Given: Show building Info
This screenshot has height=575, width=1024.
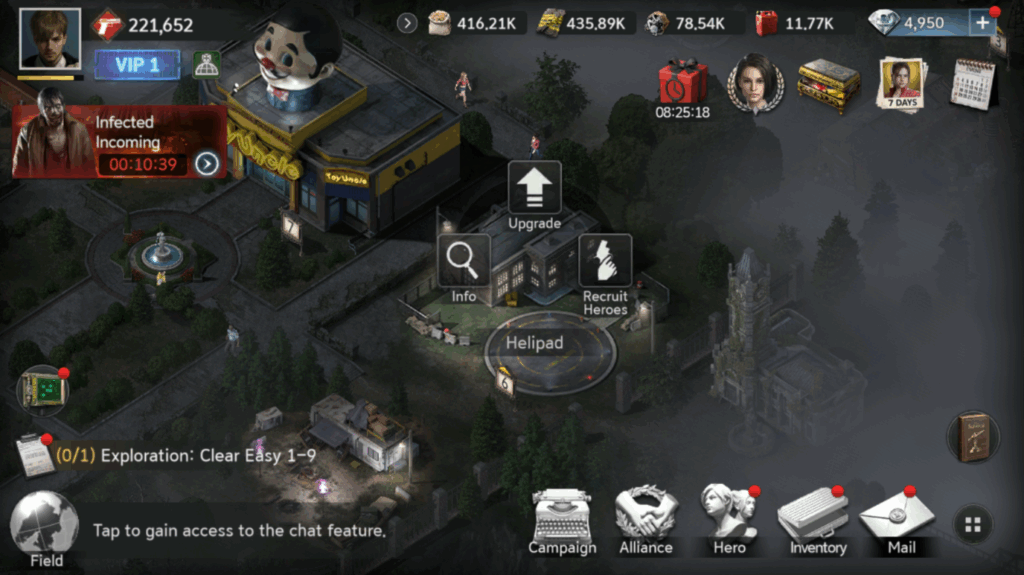Looking at the screenshot, I should 463,268.
